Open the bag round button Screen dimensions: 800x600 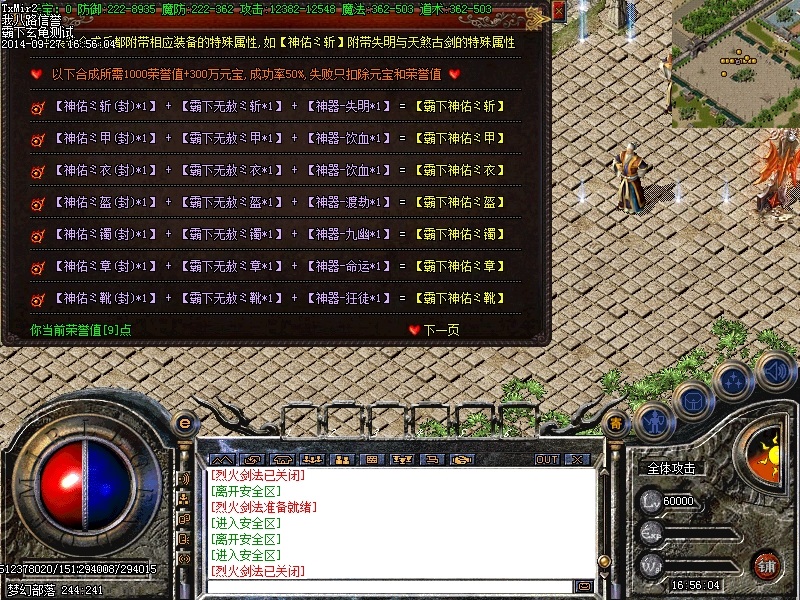click(x=692, y=400)
